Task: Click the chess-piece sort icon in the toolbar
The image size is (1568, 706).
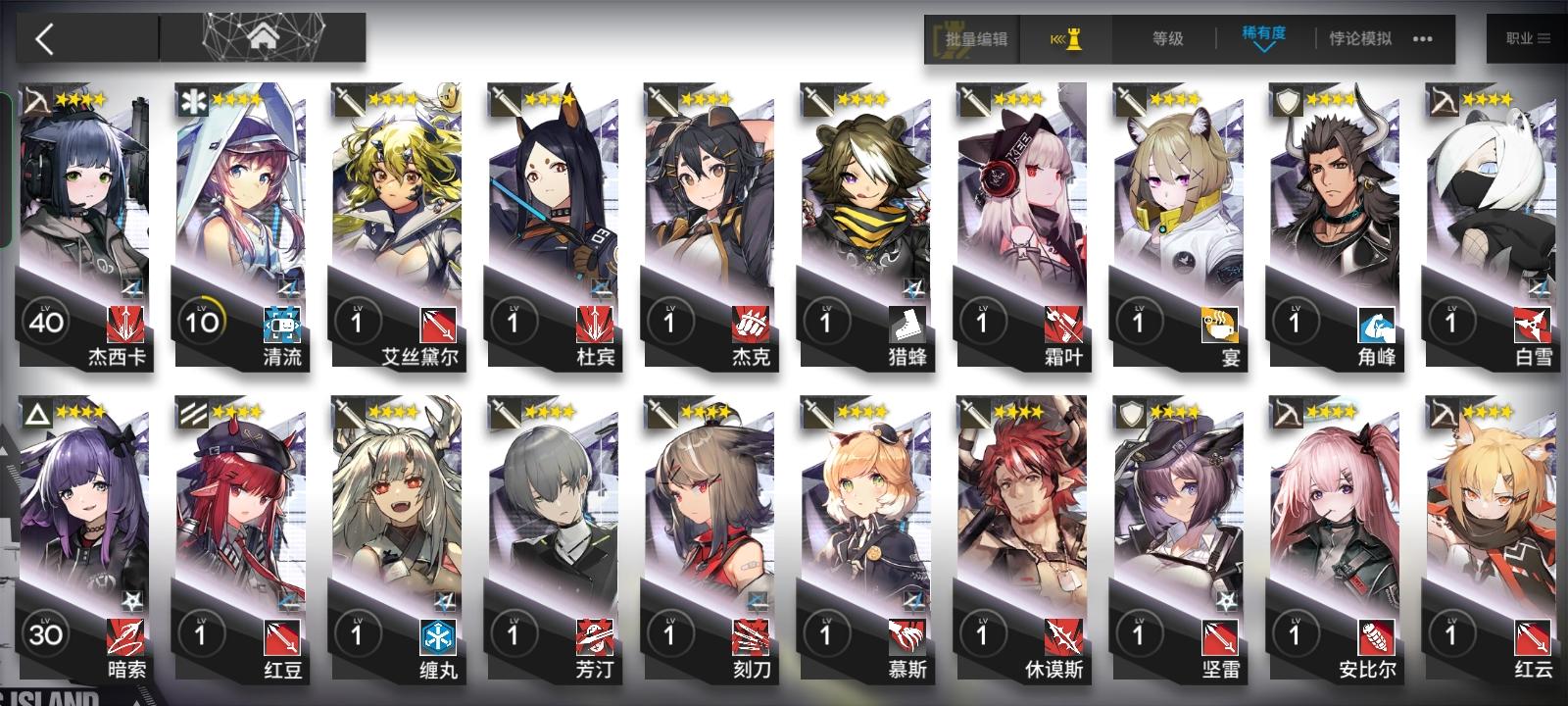Action: coord(1067,39)
